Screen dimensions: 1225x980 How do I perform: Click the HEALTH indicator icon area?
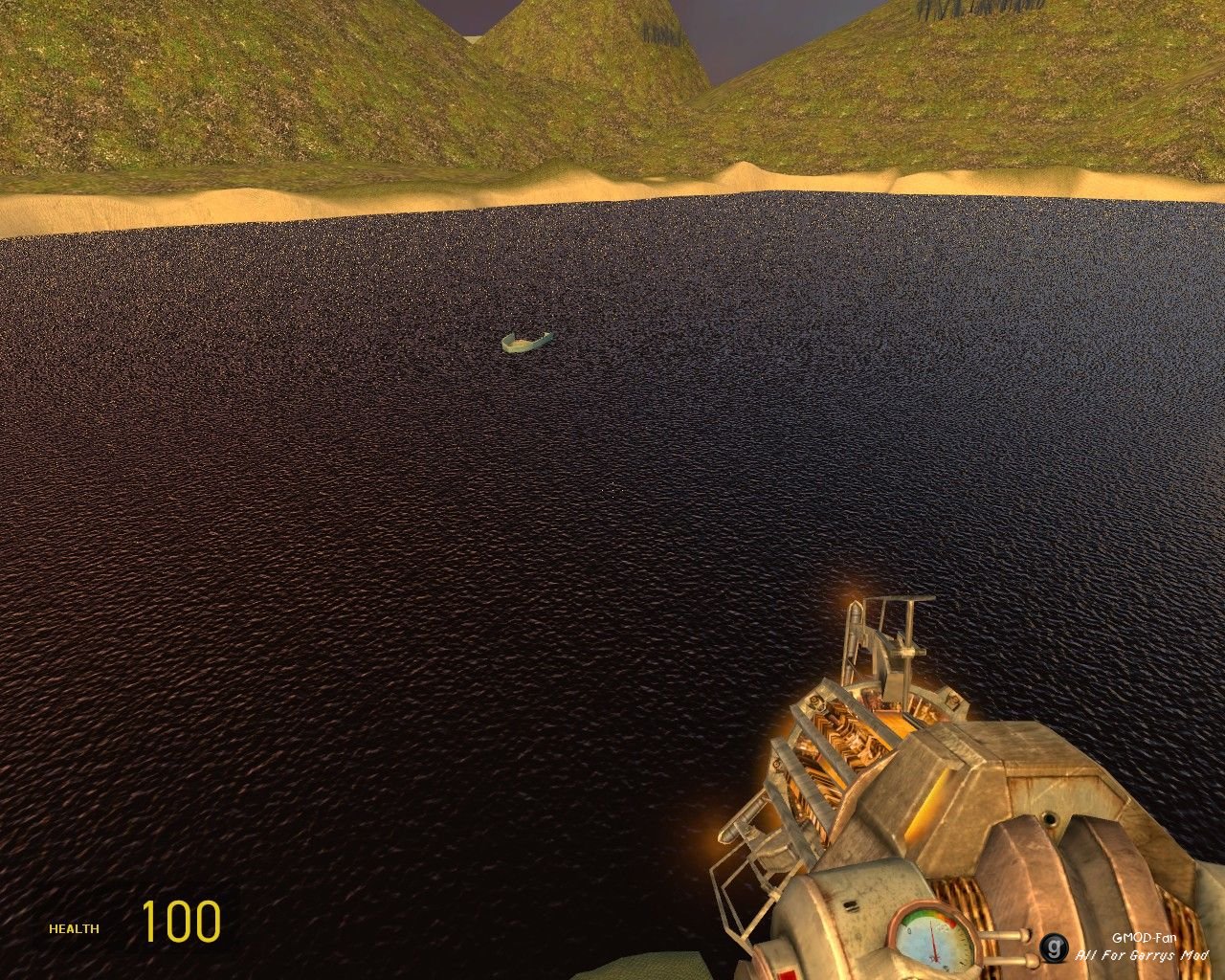(75, 927)
